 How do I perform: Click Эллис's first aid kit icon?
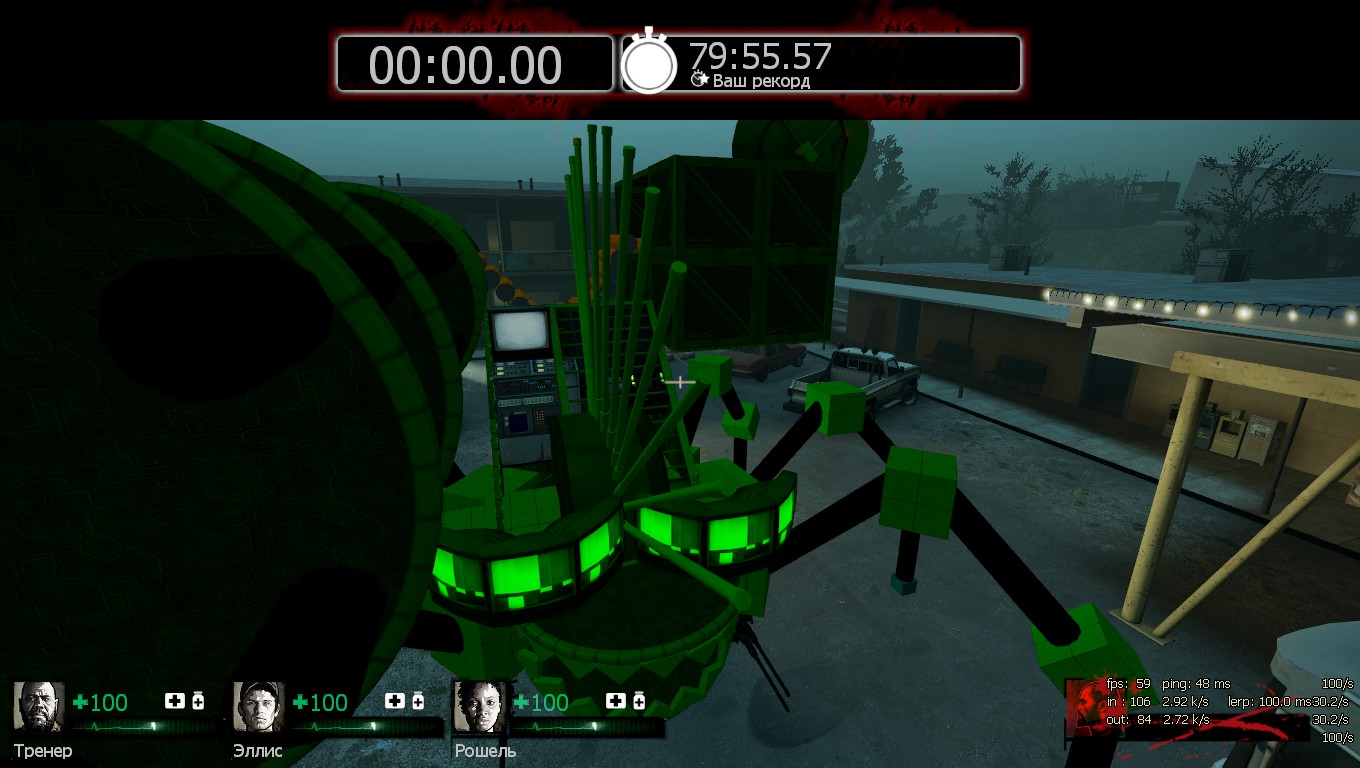tap(395, 701)
